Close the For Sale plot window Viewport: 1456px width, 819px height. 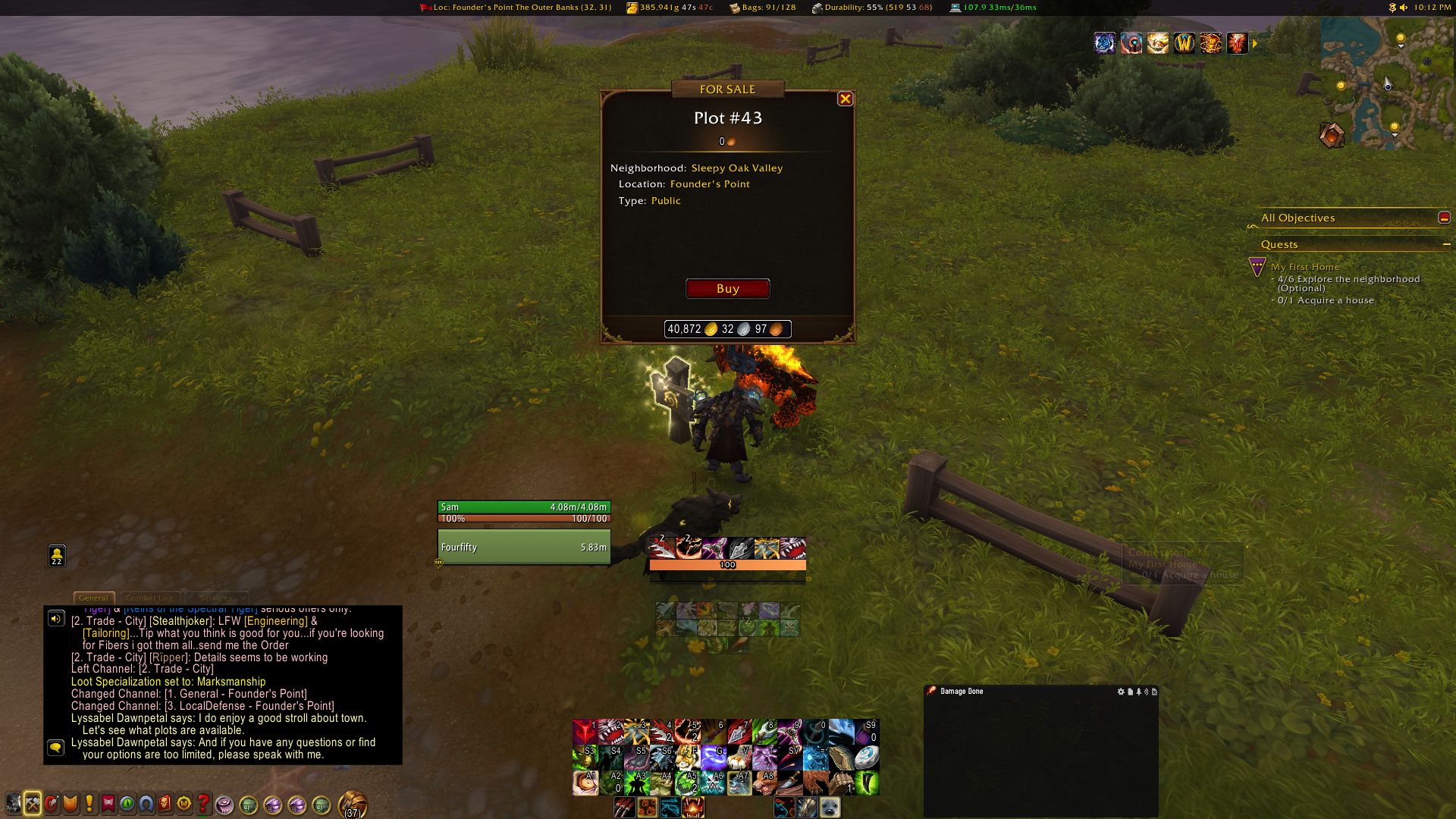click(845, 99)
